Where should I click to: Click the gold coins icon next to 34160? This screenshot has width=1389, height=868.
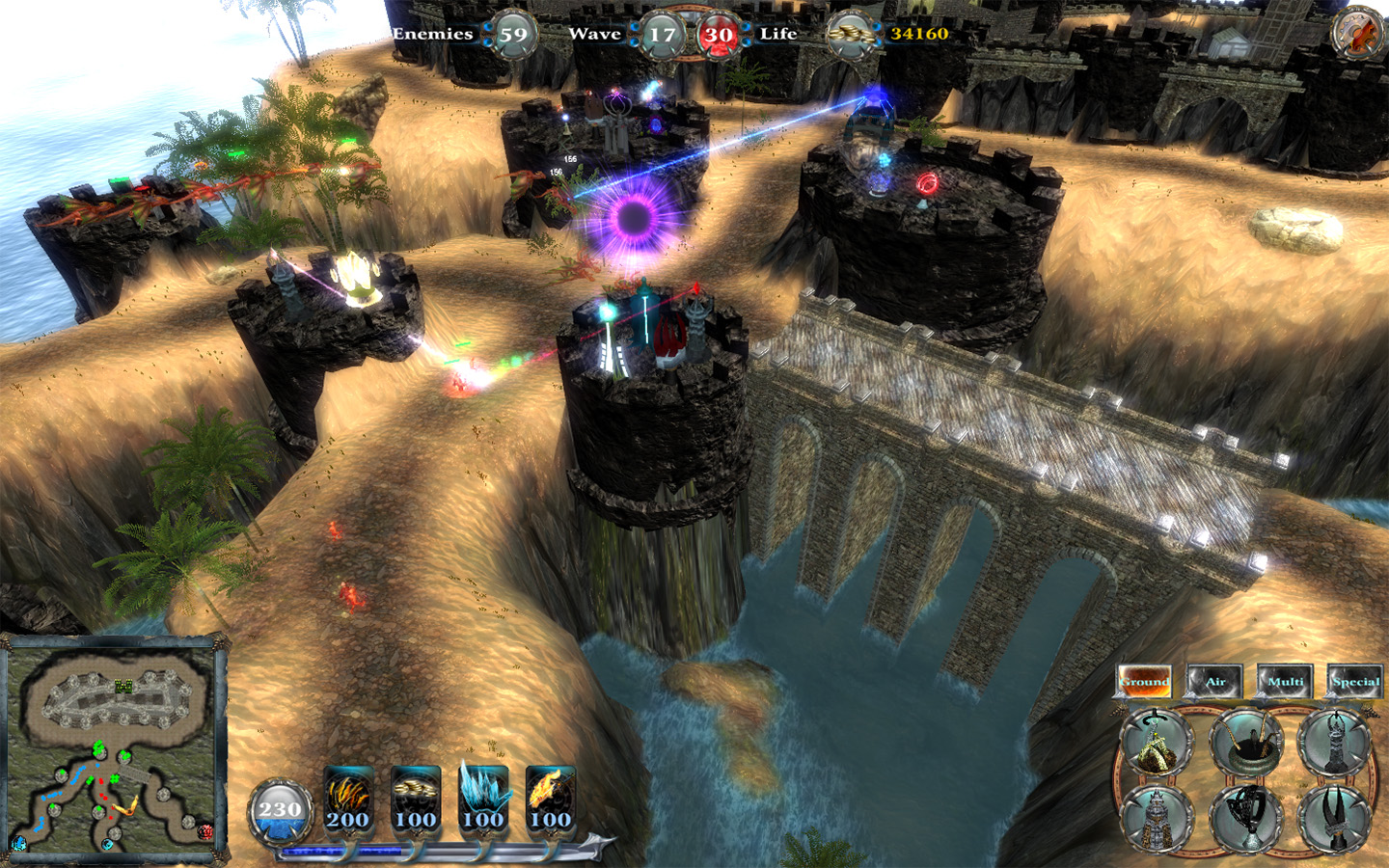(849, 32)
